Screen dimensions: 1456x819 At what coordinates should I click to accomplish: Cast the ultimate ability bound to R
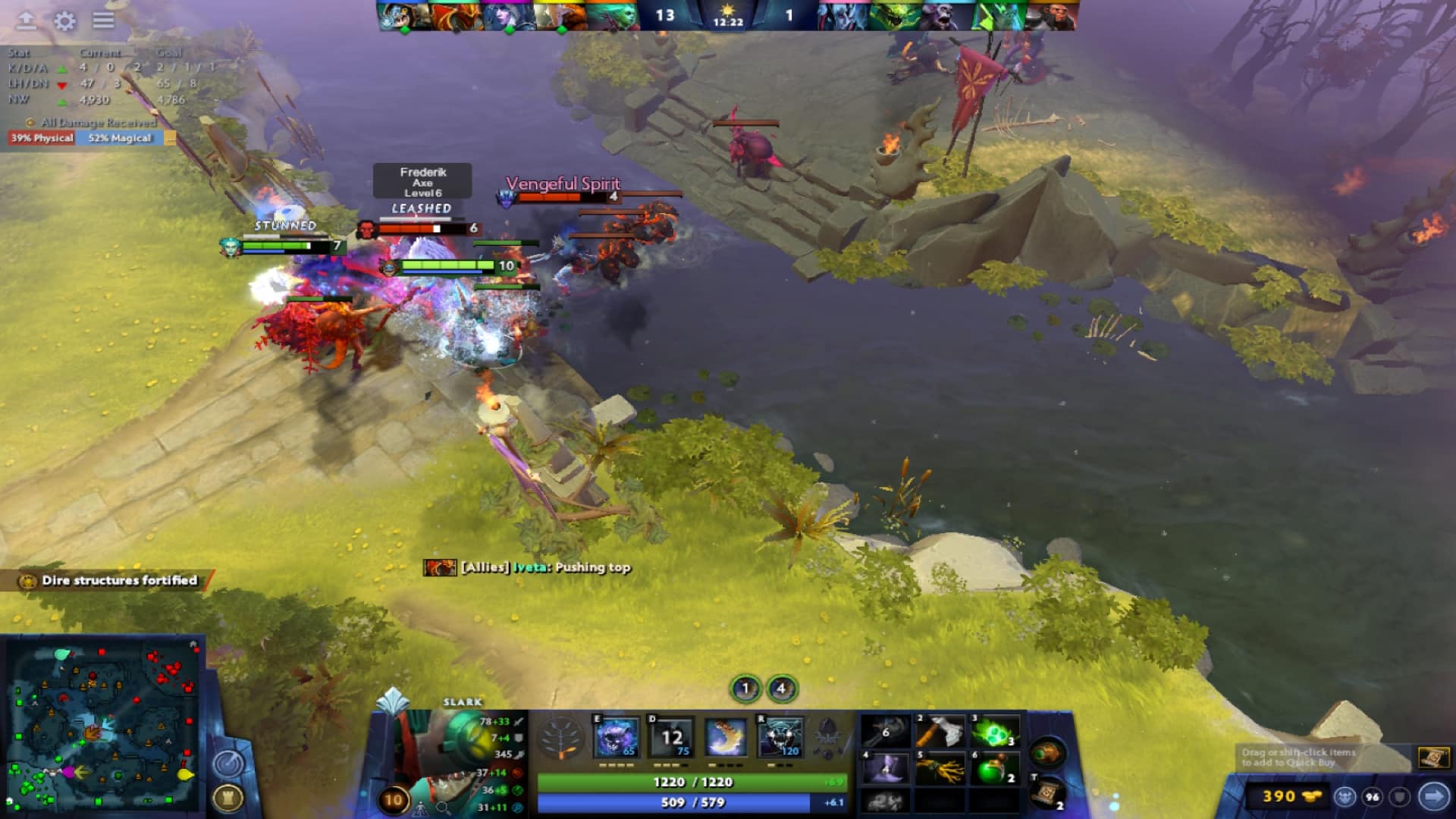(780, 736)
